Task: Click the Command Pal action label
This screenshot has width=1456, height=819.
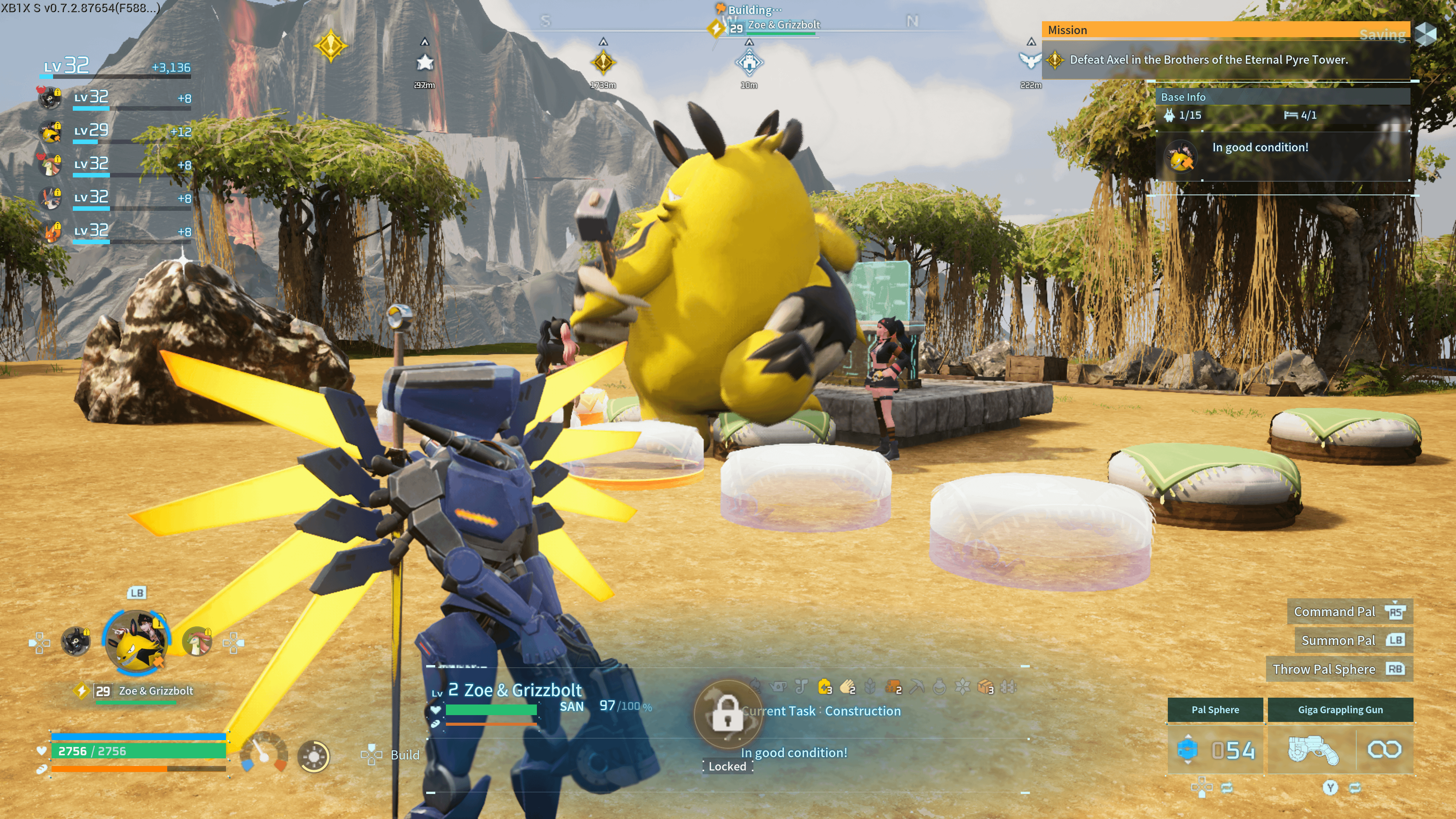Action: click(1334, 612)
